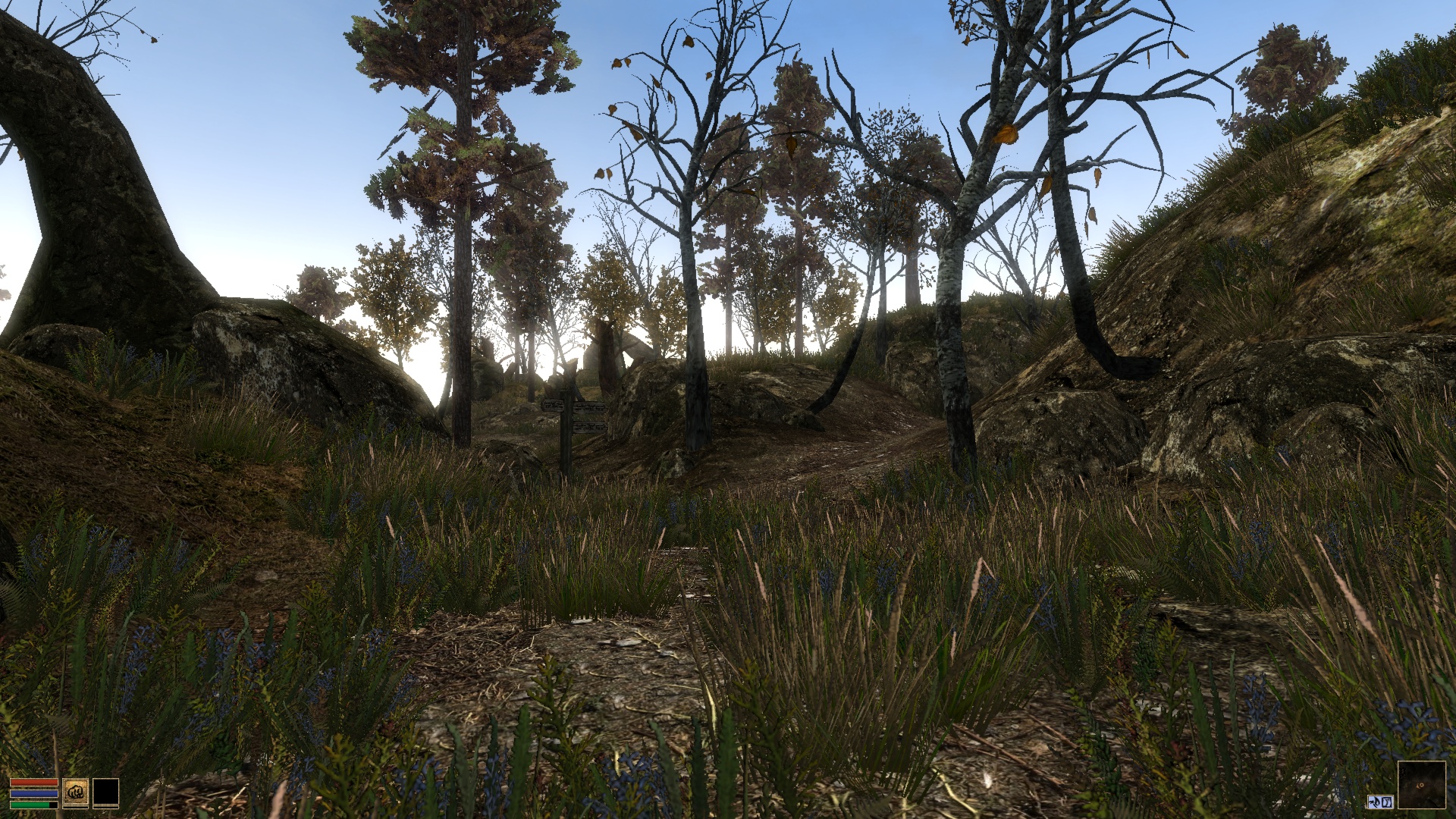Click the orange player marker on the minimap
The height and width of the screenshot is (819, 1456).
pyautogui.click(x=1420, y=786)
